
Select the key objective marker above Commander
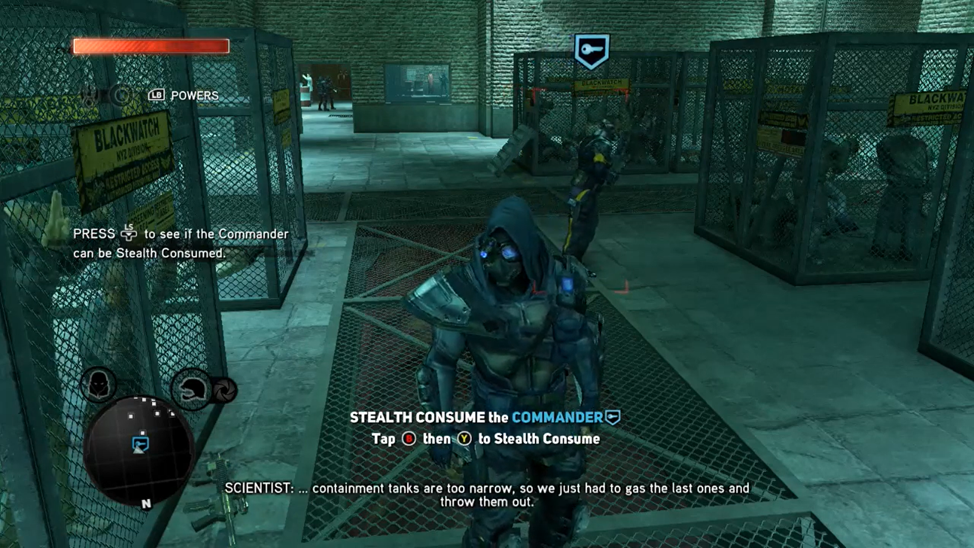591,50
